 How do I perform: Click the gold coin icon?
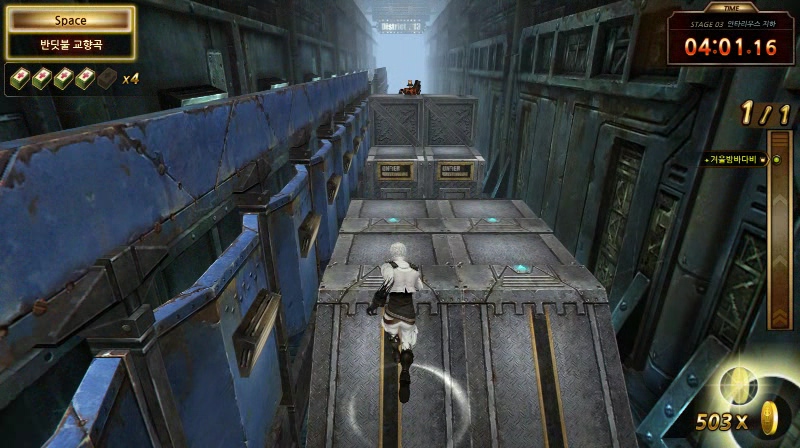coord(769,417)
